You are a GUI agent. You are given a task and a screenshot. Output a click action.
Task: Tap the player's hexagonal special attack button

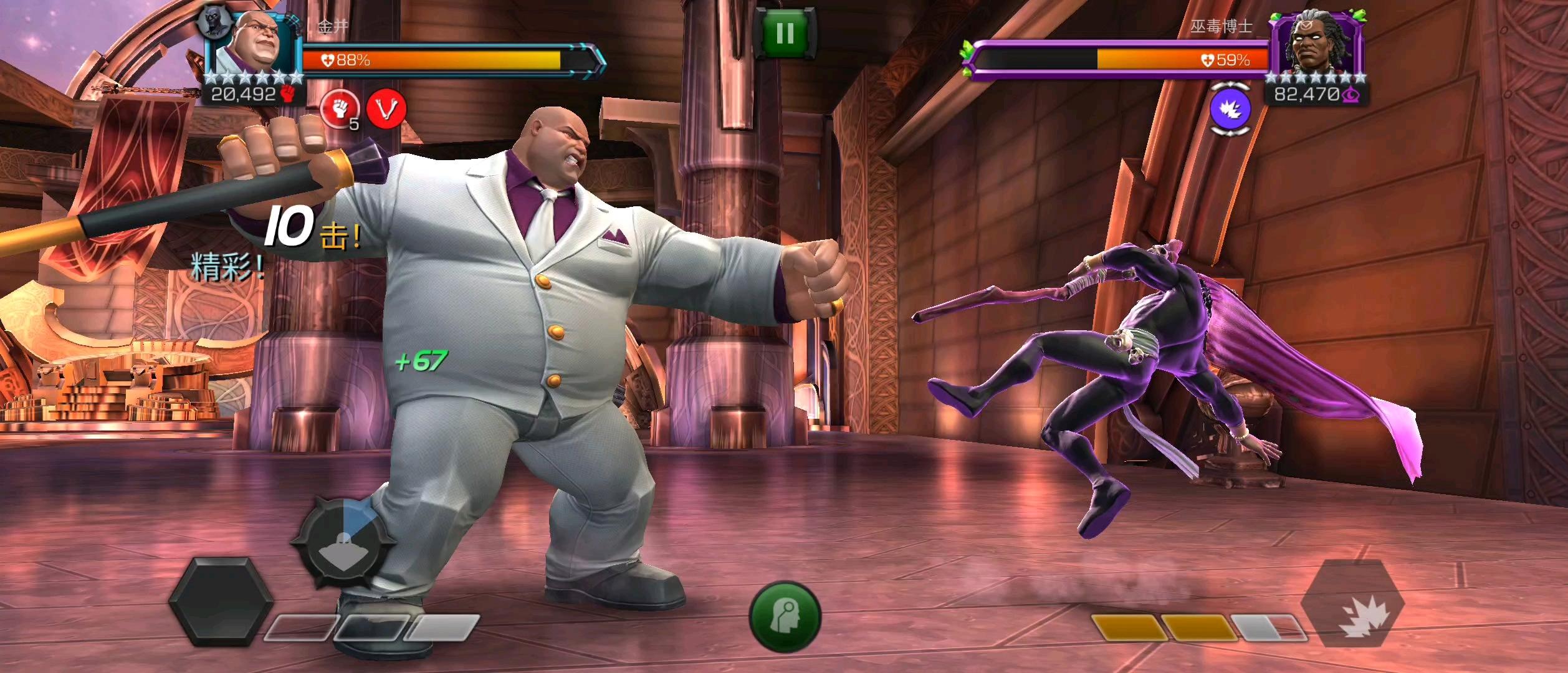pyautogui.click(x=220, y=601)
